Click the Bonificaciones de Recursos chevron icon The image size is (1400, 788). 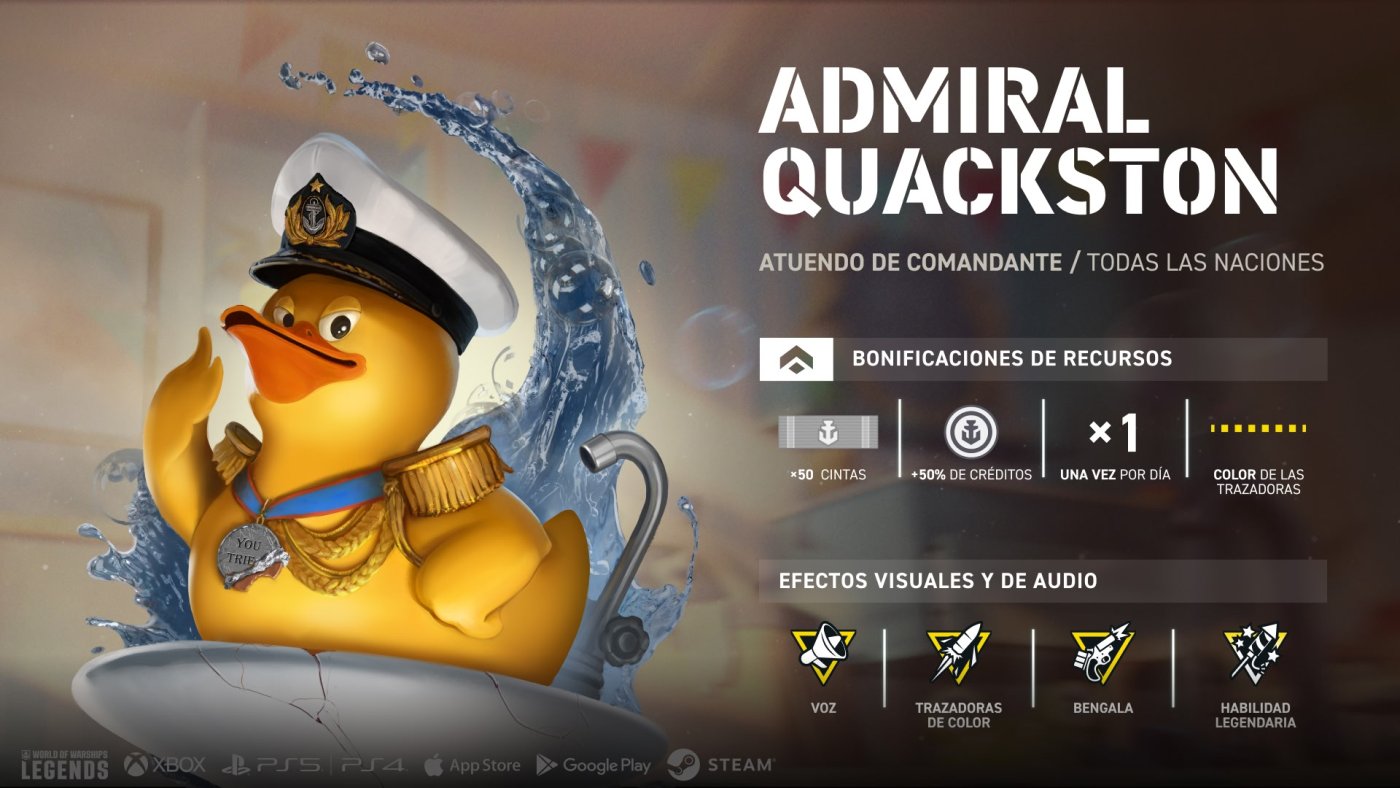point(796,359)
